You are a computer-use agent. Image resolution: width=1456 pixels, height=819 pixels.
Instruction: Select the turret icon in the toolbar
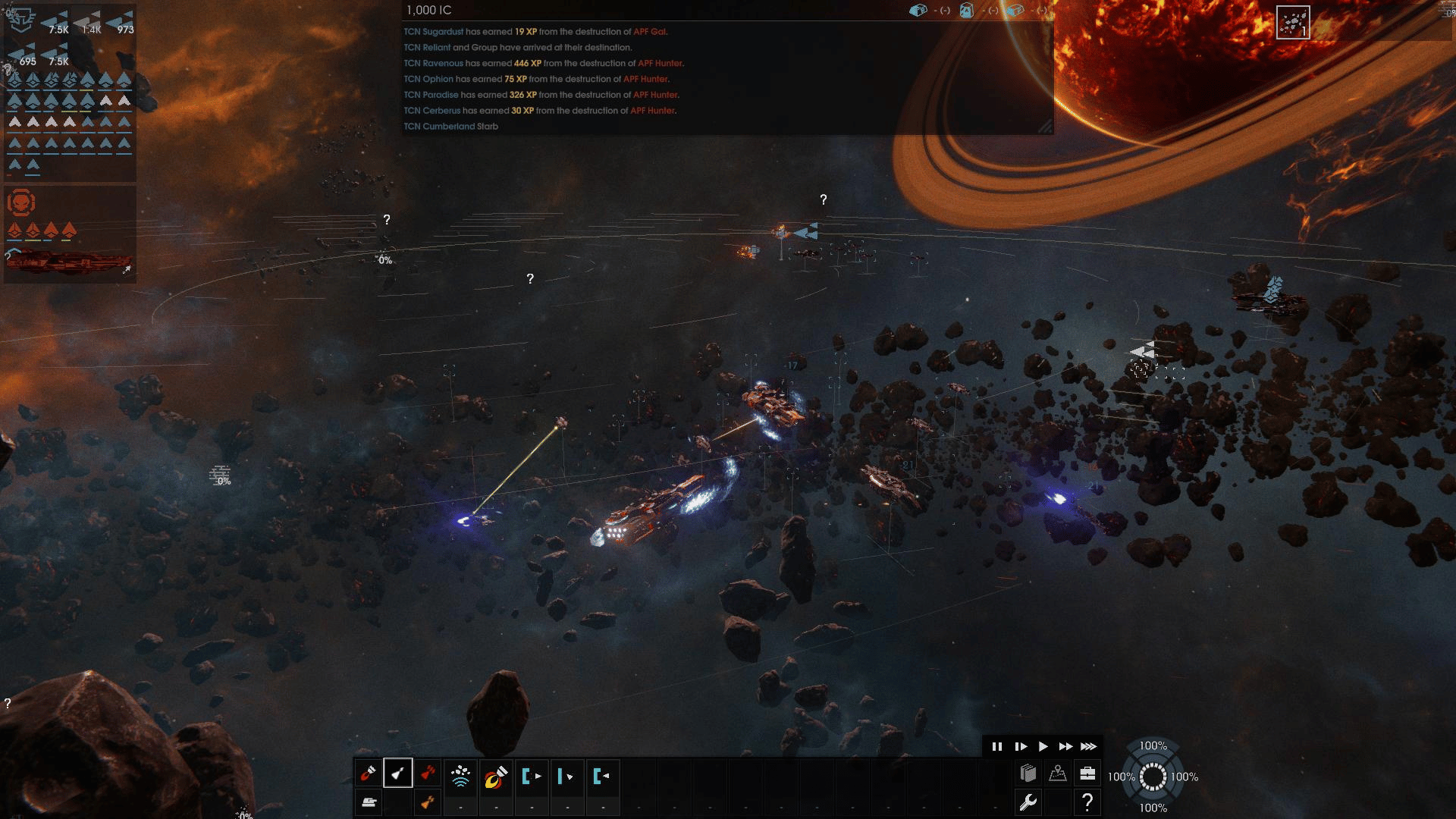(x=369, y=802)
